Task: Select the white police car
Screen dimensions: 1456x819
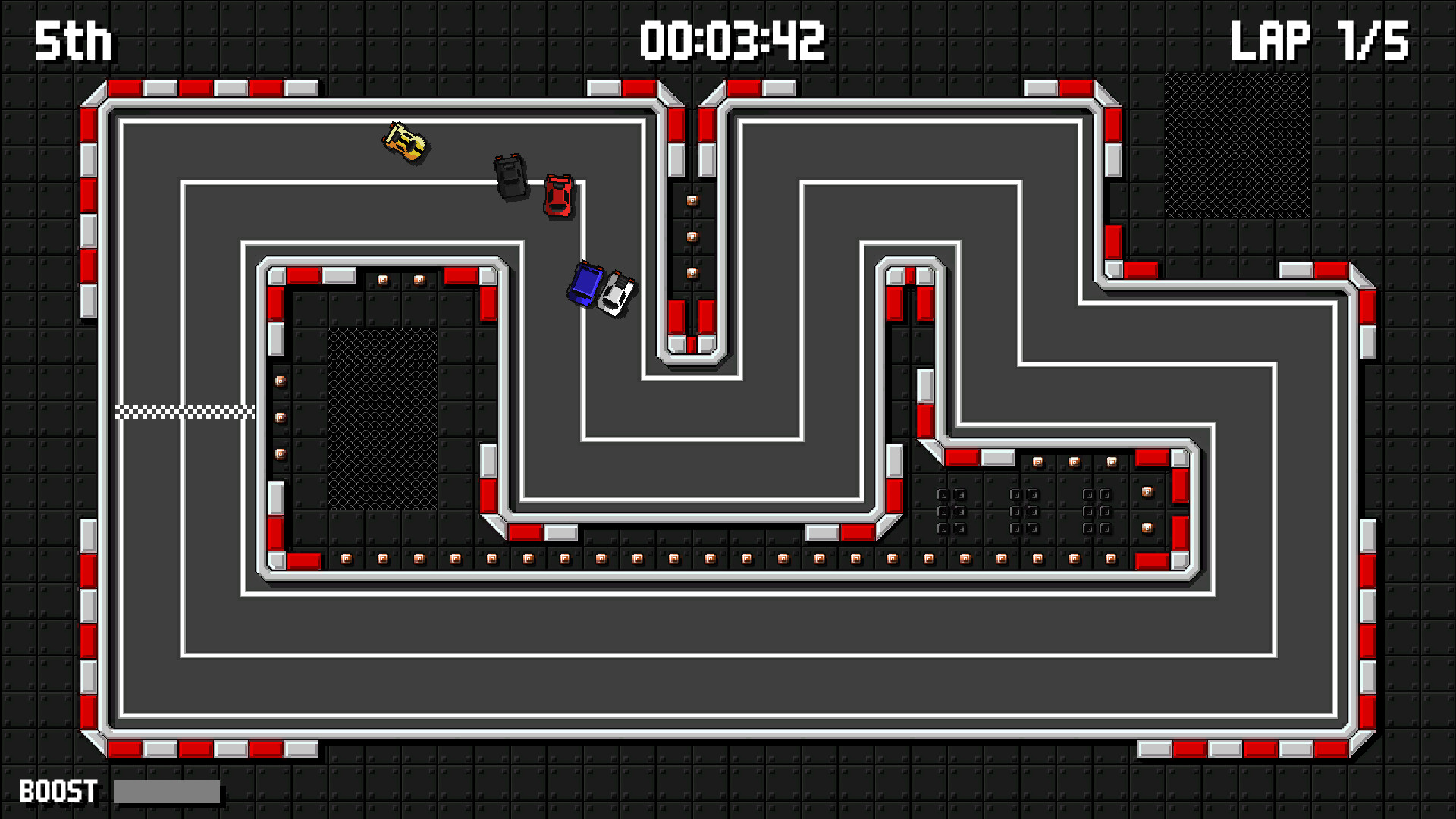Action: pyautogui.click(x=617, y=292)
